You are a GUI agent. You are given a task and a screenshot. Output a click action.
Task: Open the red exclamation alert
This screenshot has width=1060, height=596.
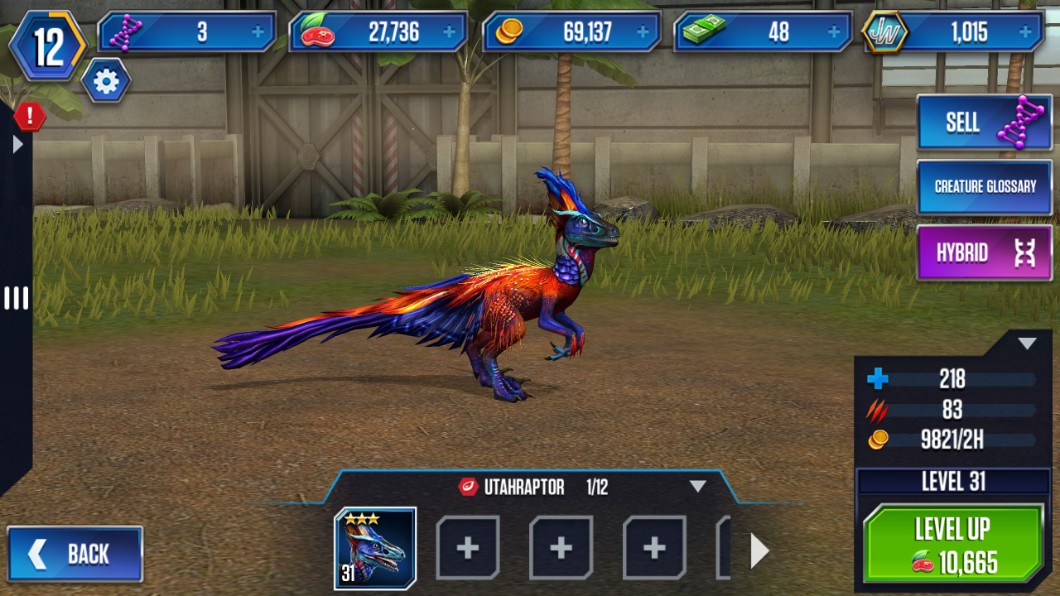point(29,116)
